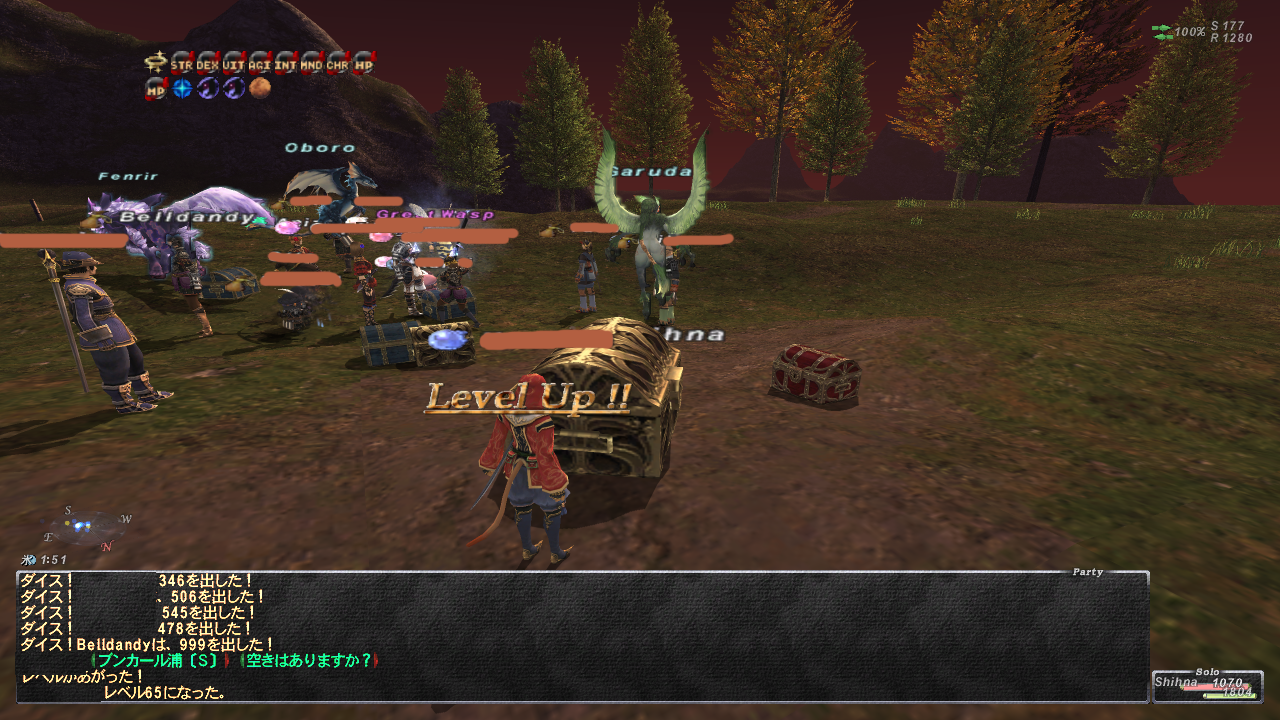Select the MND status effect icon
This screenshot has height=720, width=1280.
[x=312, y=63]
